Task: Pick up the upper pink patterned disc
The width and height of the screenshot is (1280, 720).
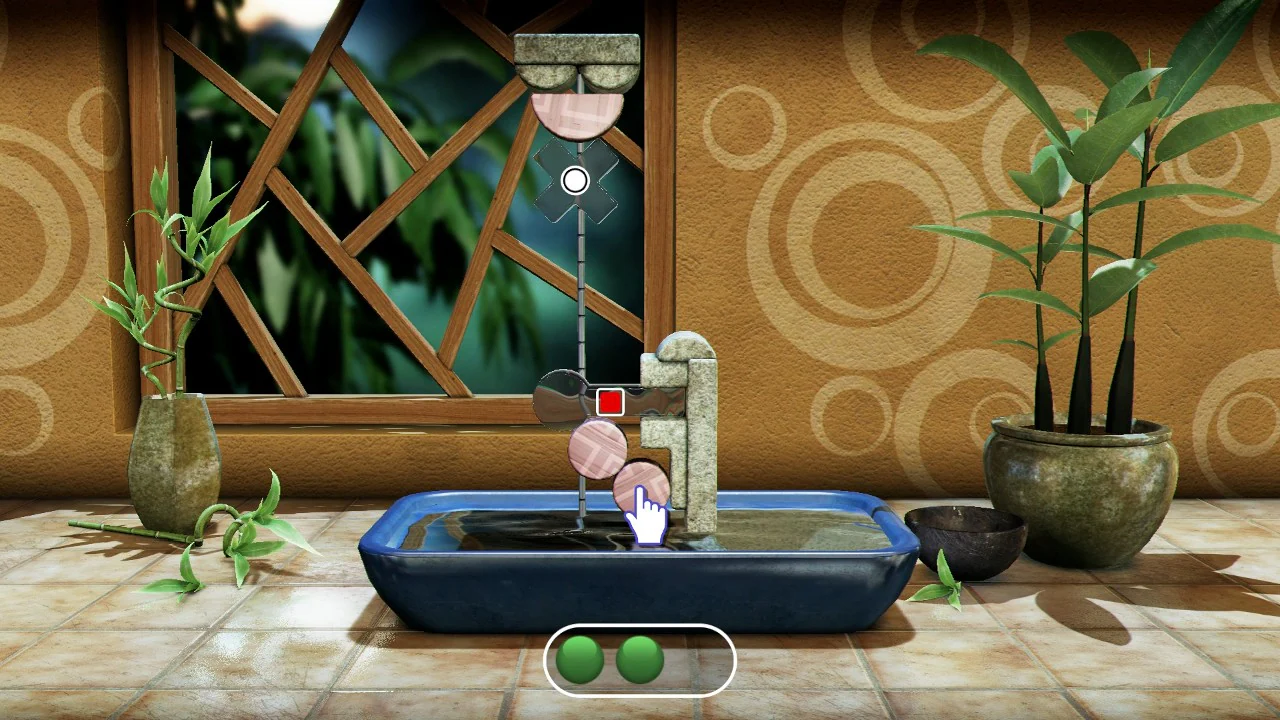Action: 600,447
